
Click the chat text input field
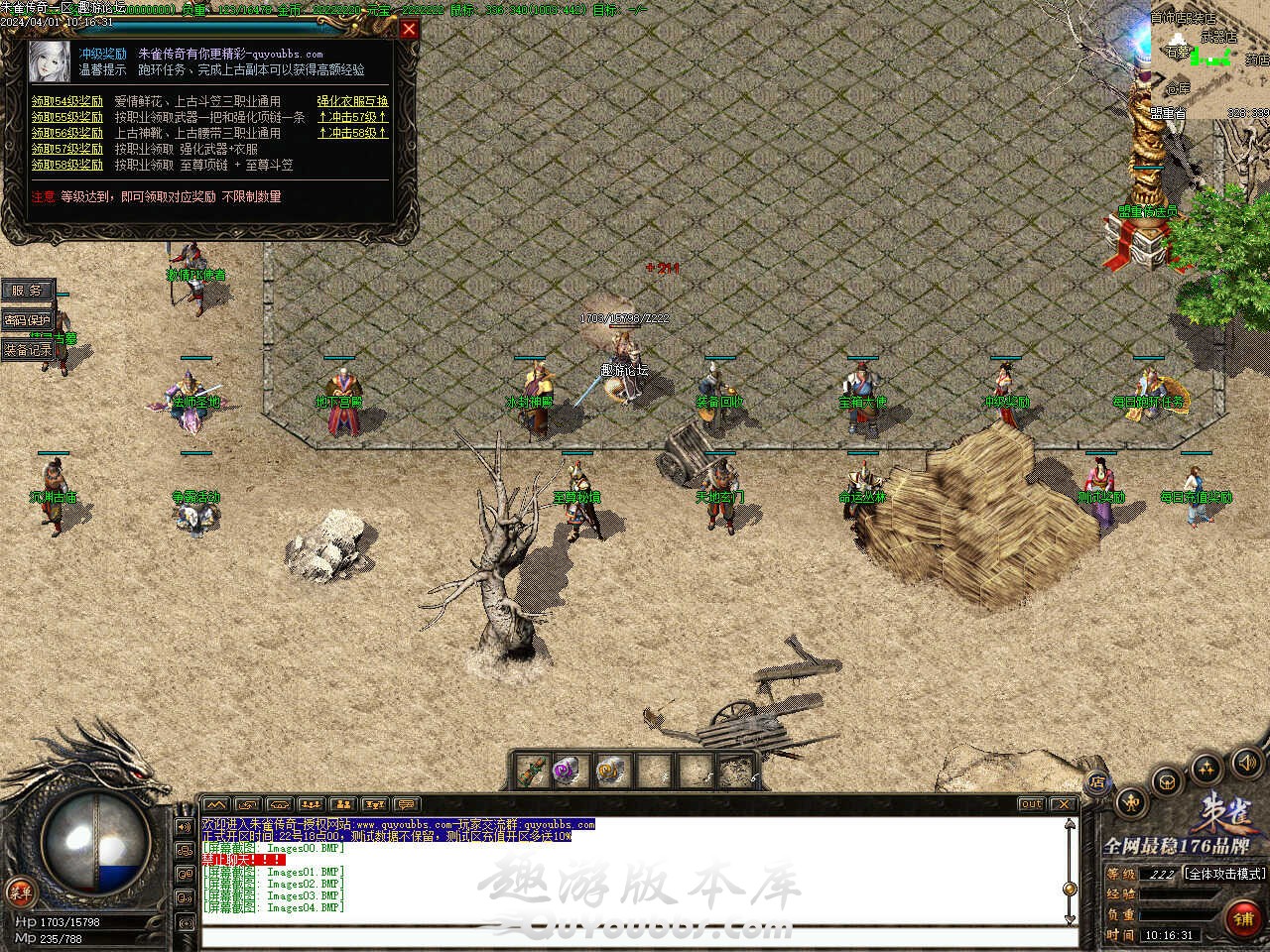point(635,937)
